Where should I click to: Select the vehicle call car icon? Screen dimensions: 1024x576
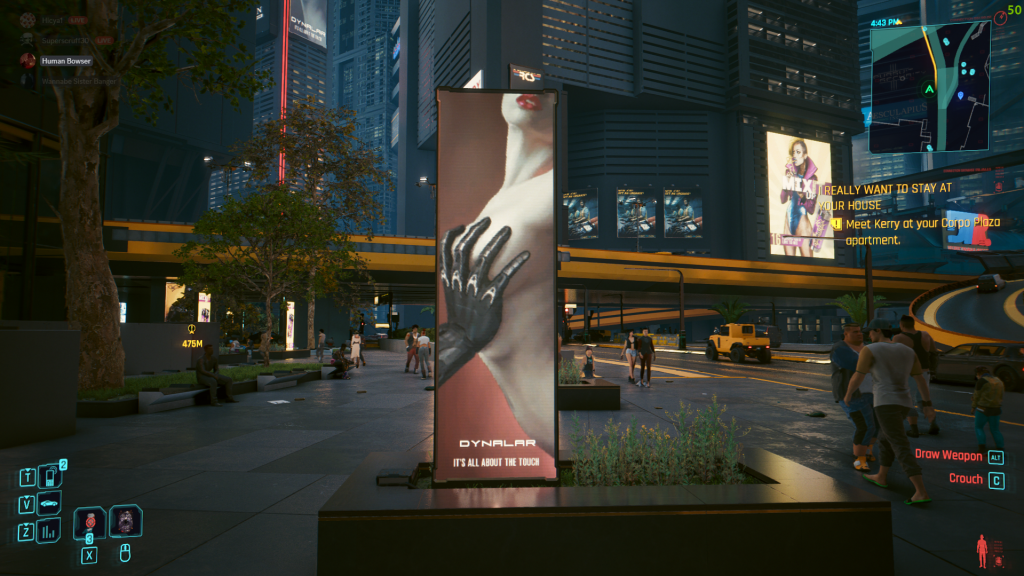point(49,503)
